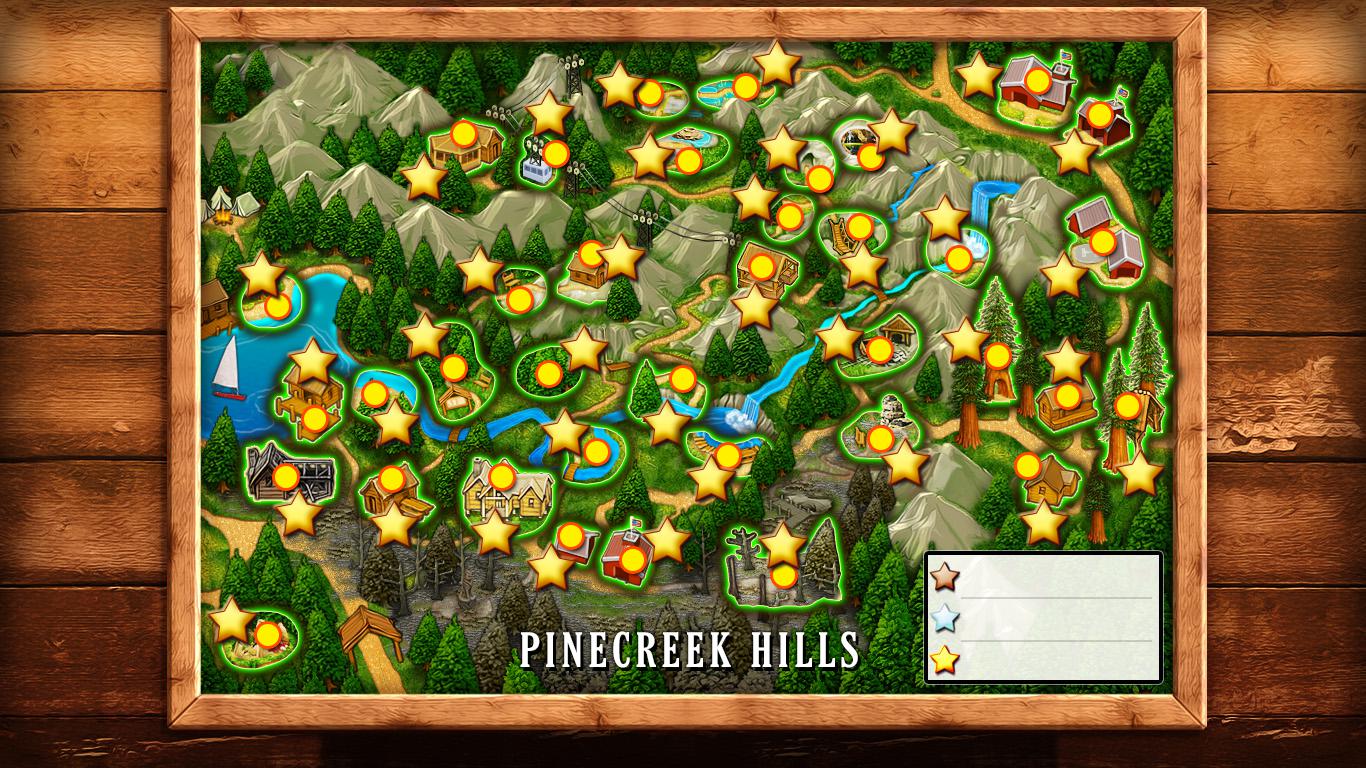1366x768 pixels.
Task: Open the rocky stone cairn level
Action: (x=880, y=439)
